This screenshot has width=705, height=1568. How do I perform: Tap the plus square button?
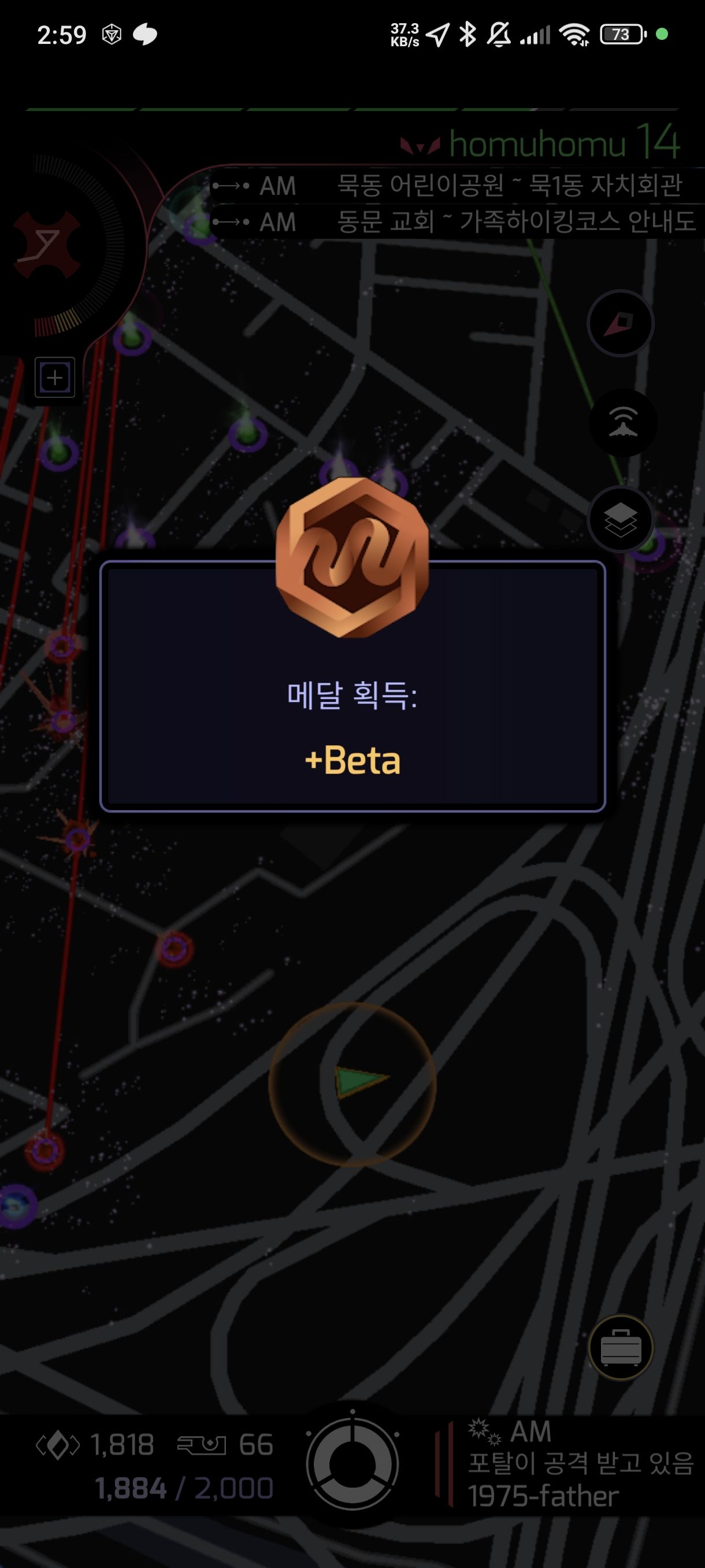click(x=55, y=378)
